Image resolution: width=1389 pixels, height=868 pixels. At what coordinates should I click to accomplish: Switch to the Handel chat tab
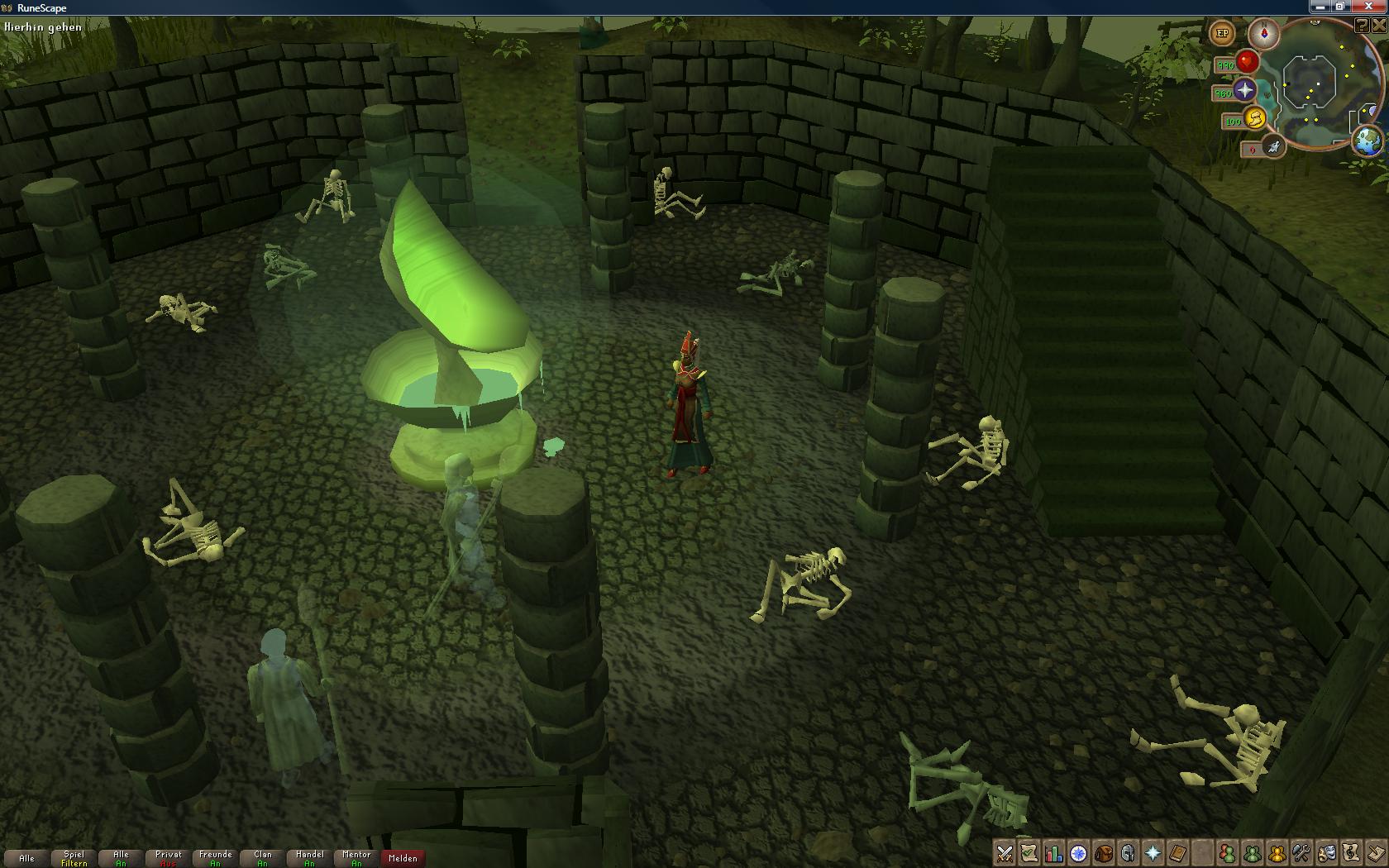point(309,858)
